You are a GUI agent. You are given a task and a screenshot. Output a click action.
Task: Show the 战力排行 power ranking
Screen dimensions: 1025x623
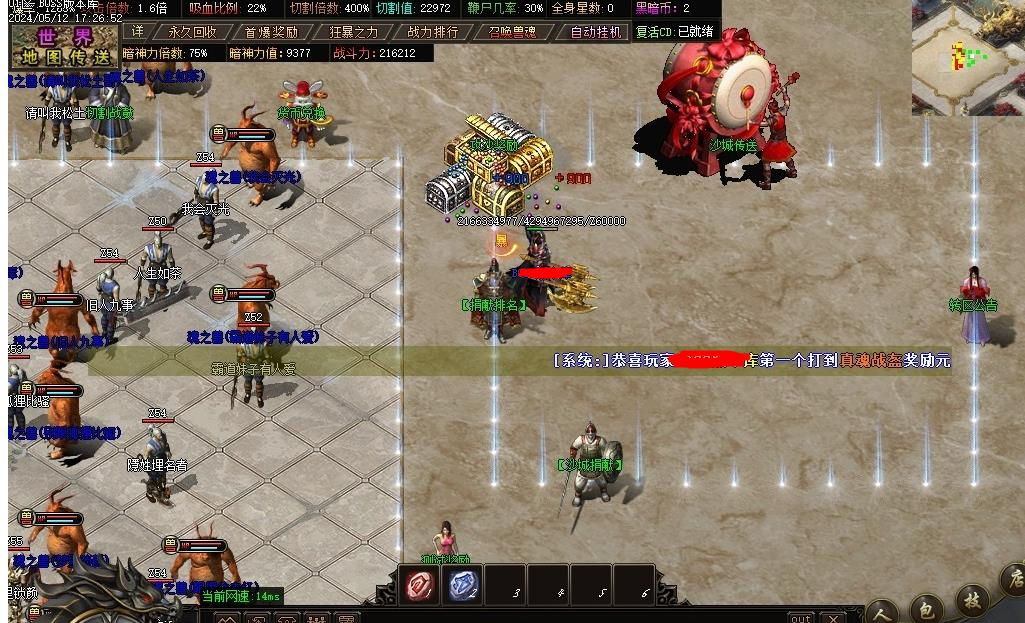pos(433,32)
